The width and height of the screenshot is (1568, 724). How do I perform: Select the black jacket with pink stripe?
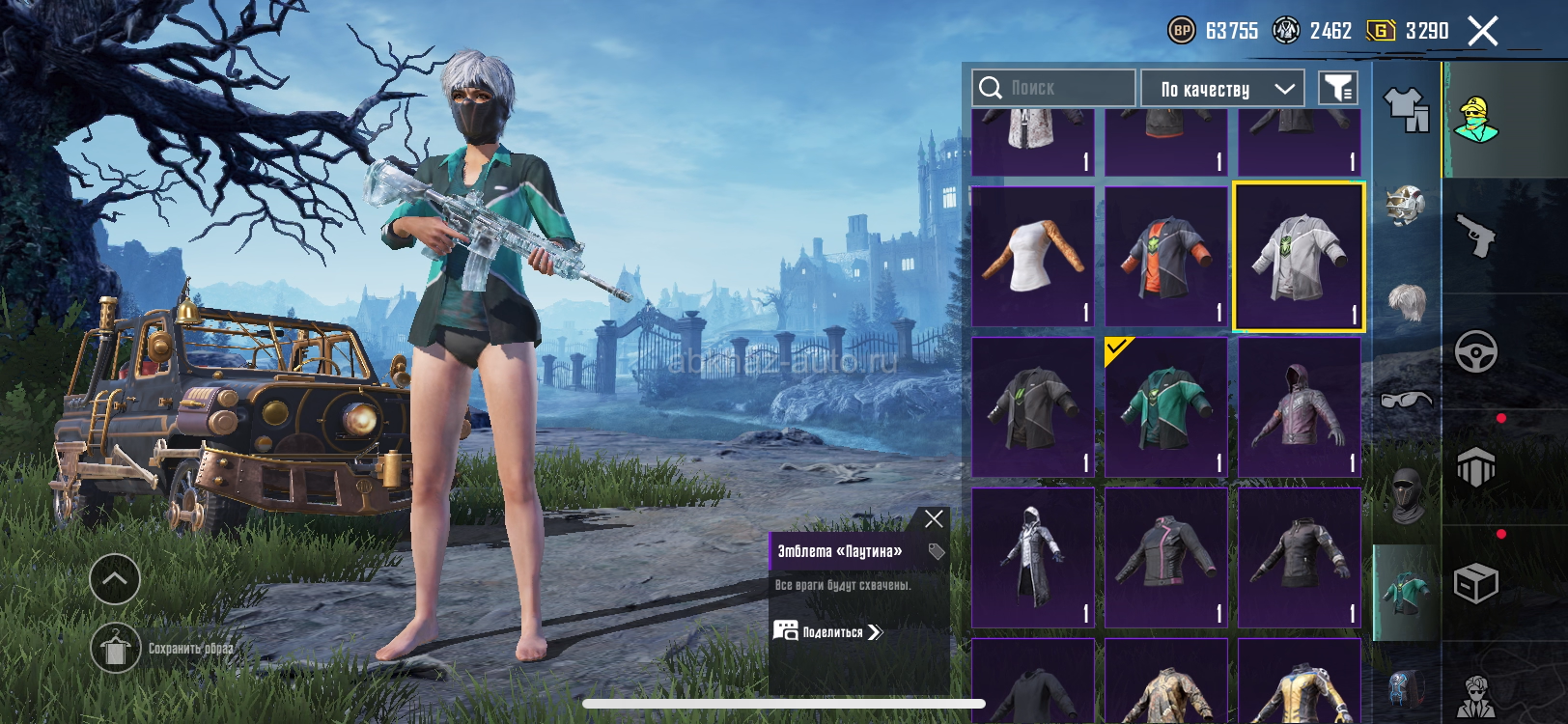1165,558
